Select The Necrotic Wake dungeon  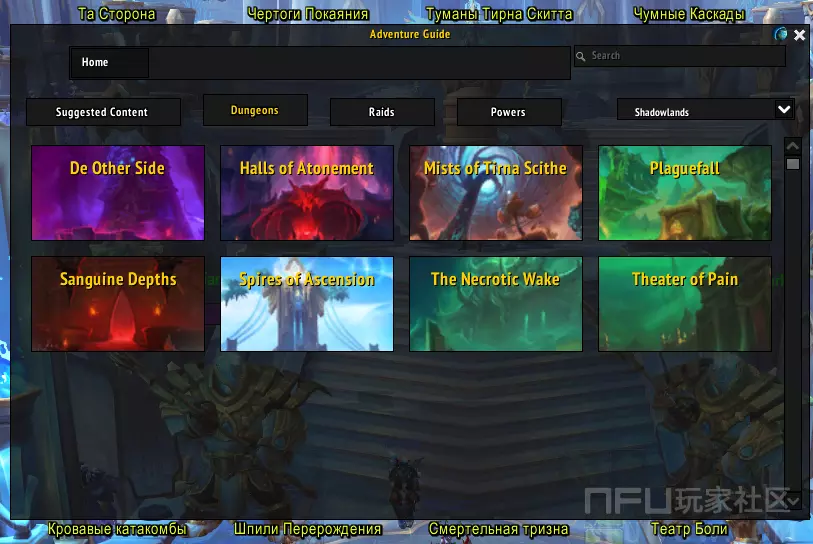coord(495,304)
